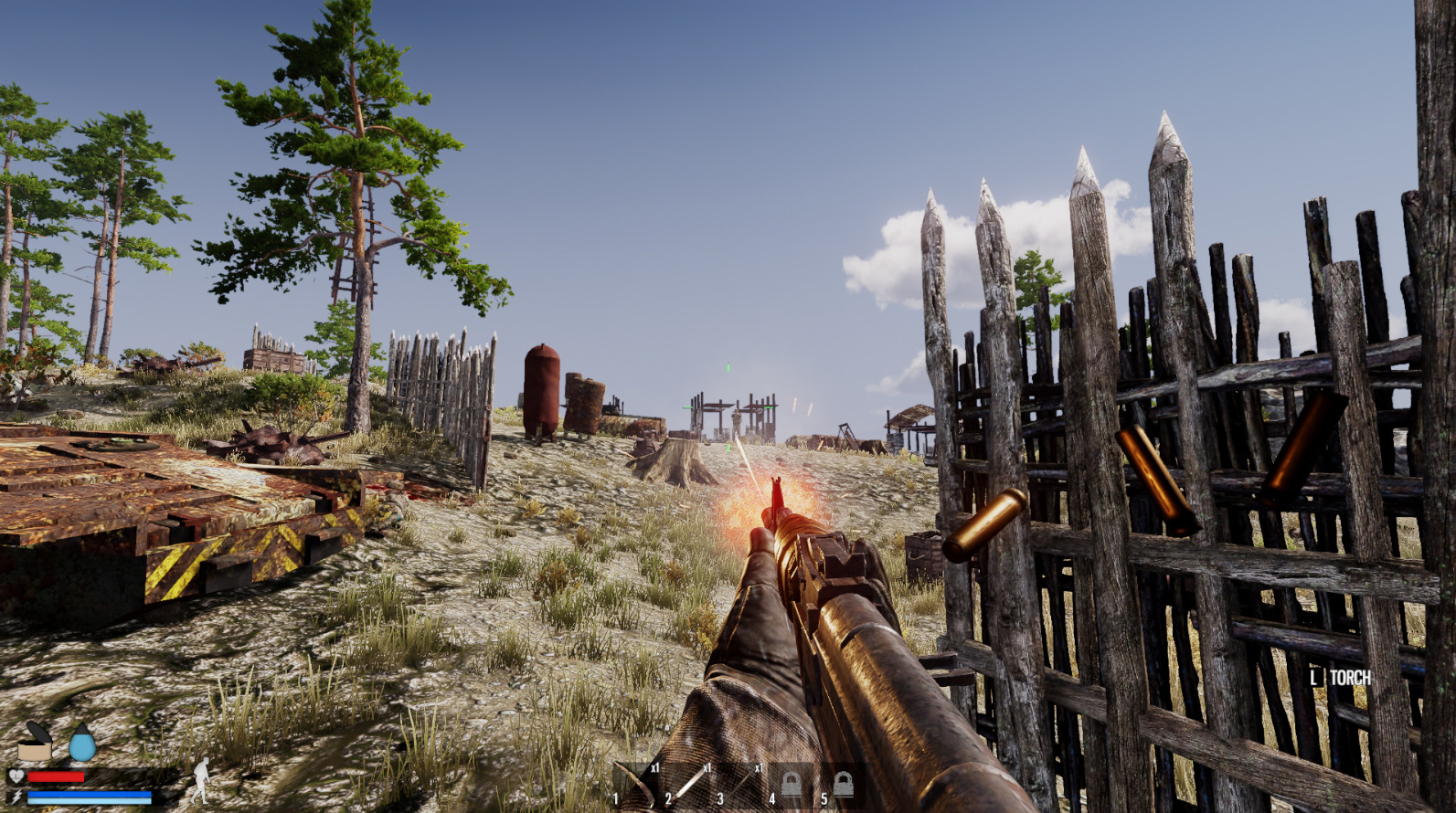Click the x1 counter above slot 2
The width and height of the screenshot is (1456, 813).
tap(707, 768)
